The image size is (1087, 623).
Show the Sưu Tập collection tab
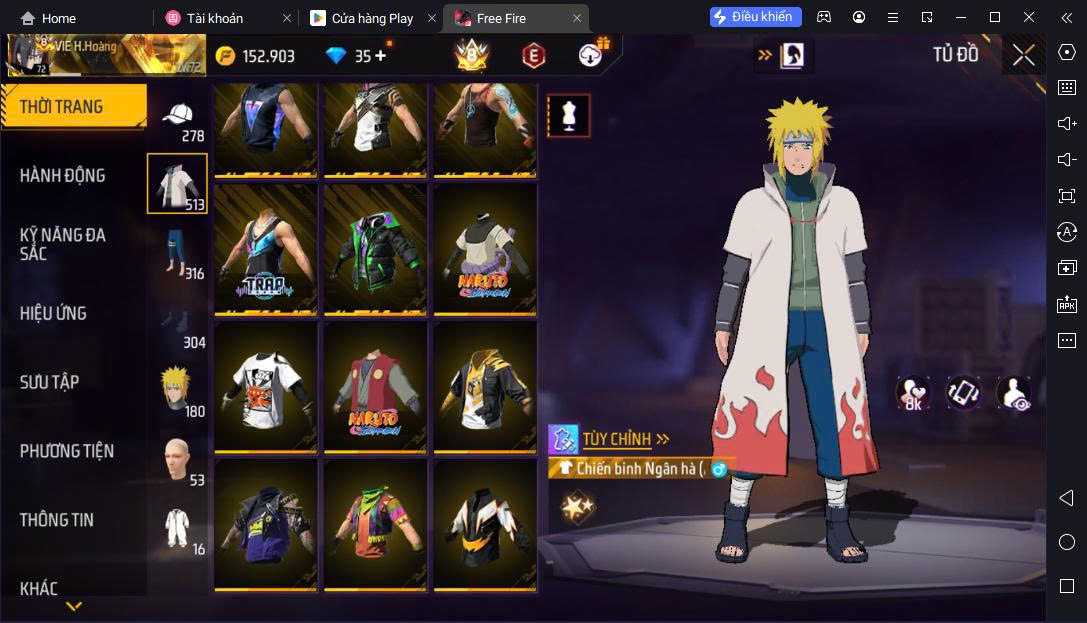(50, 382)
